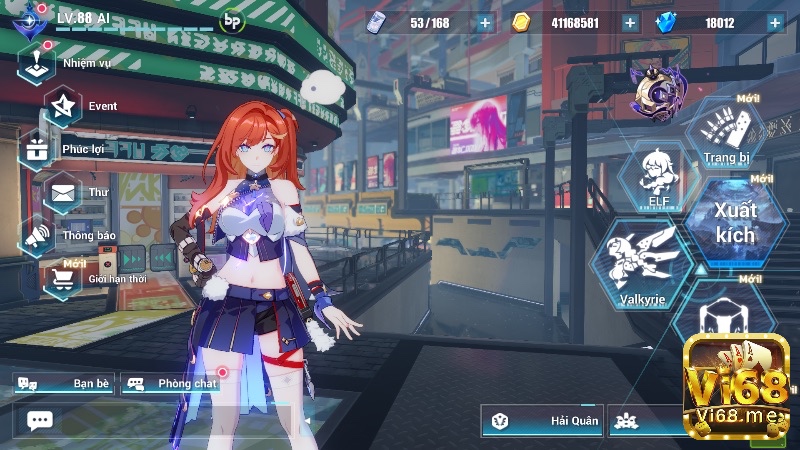Open the Phúc lợi gift menu
Screen dimensions: 800x450
38,149
